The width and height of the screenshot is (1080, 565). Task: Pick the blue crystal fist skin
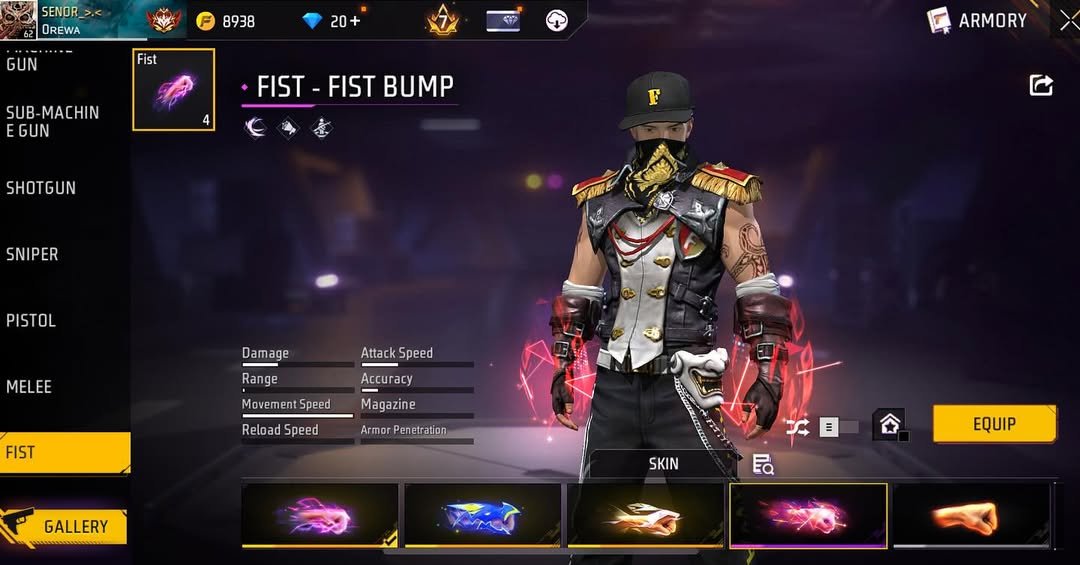click(482, 516)
